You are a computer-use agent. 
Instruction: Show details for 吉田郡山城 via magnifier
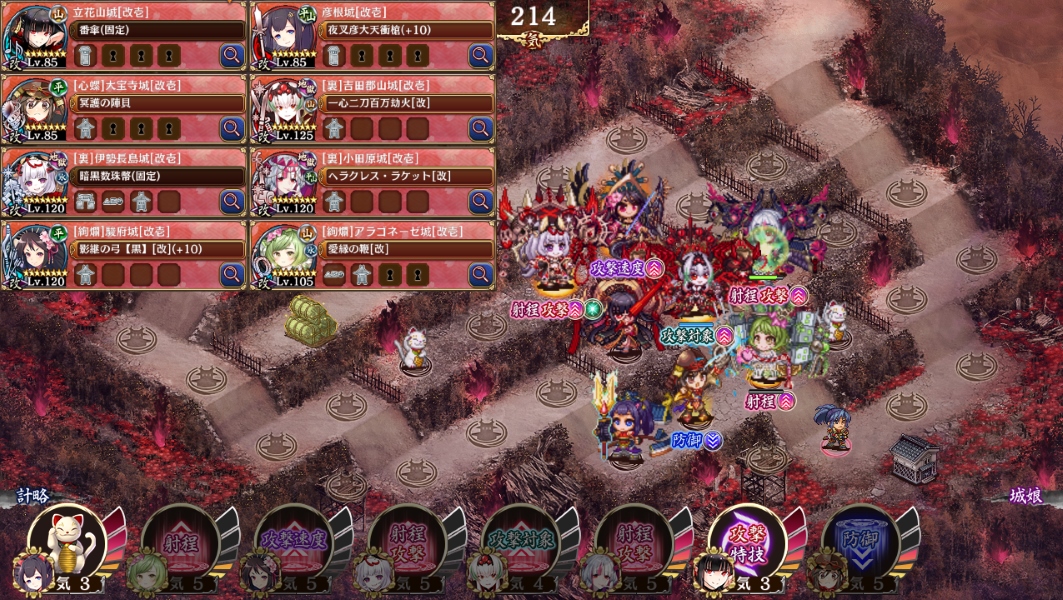tap(481, 129)
